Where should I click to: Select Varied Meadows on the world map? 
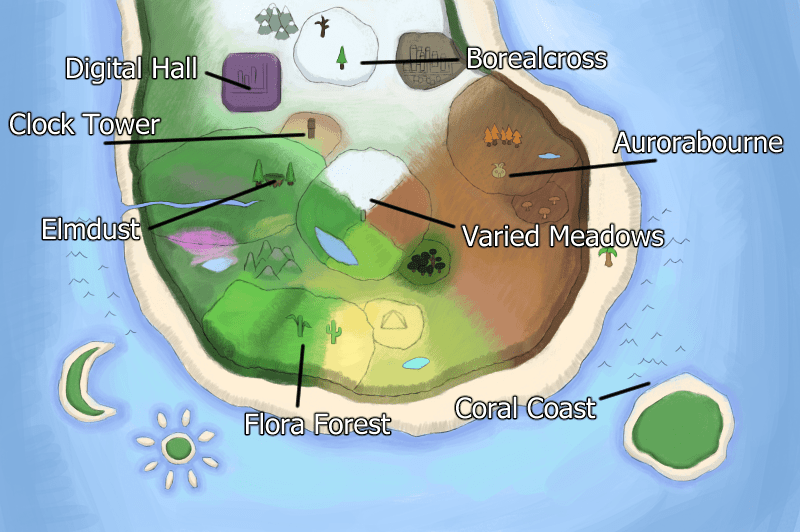563,237
